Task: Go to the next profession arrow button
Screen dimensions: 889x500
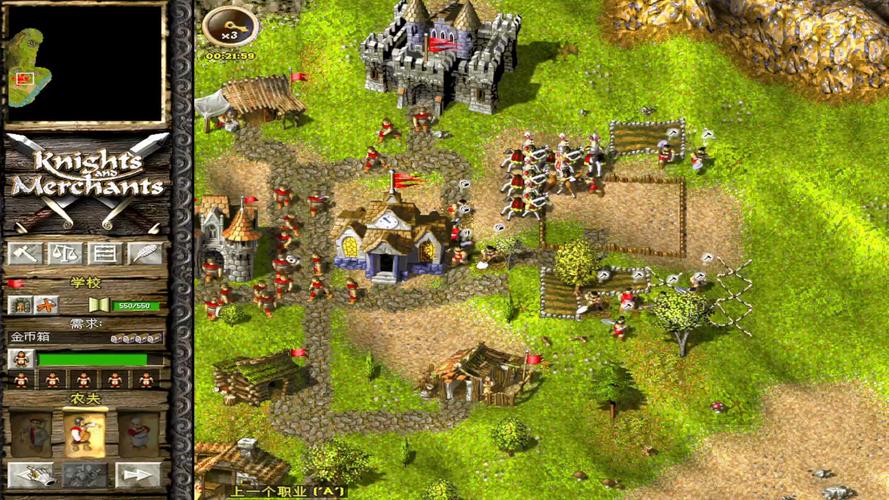Action: (138, 474)
